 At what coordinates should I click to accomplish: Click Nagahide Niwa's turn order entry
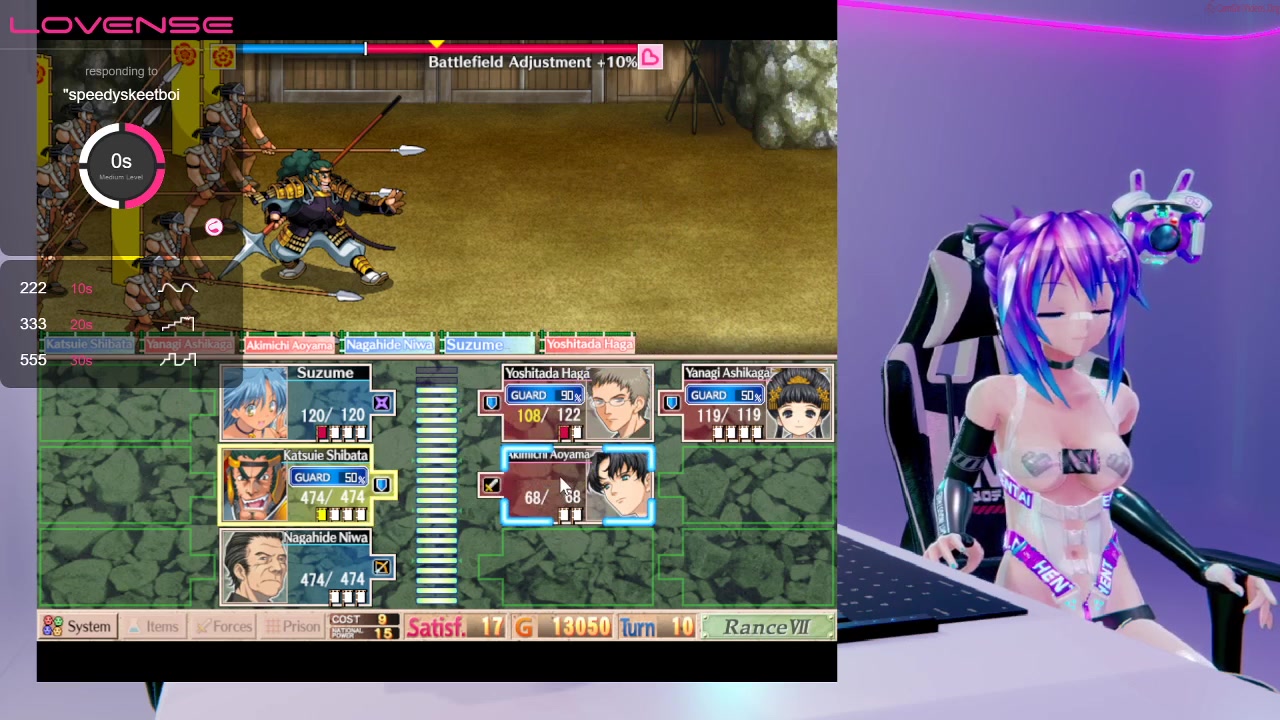389,345
